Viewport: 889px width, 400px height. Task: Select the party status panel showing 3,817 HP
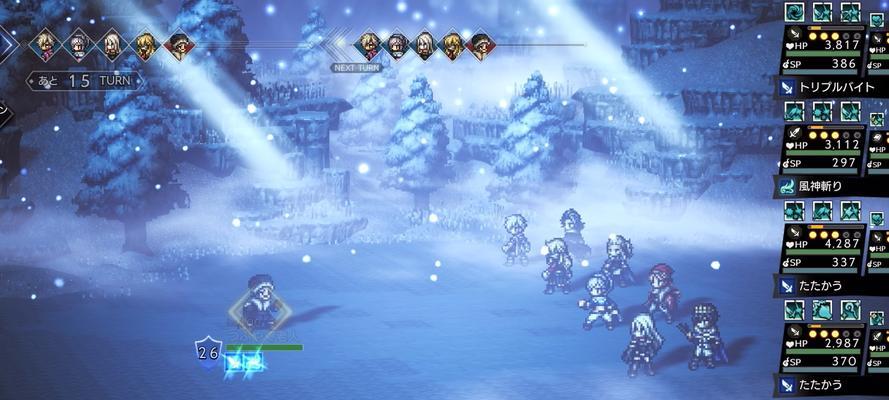tap(825, 44)
